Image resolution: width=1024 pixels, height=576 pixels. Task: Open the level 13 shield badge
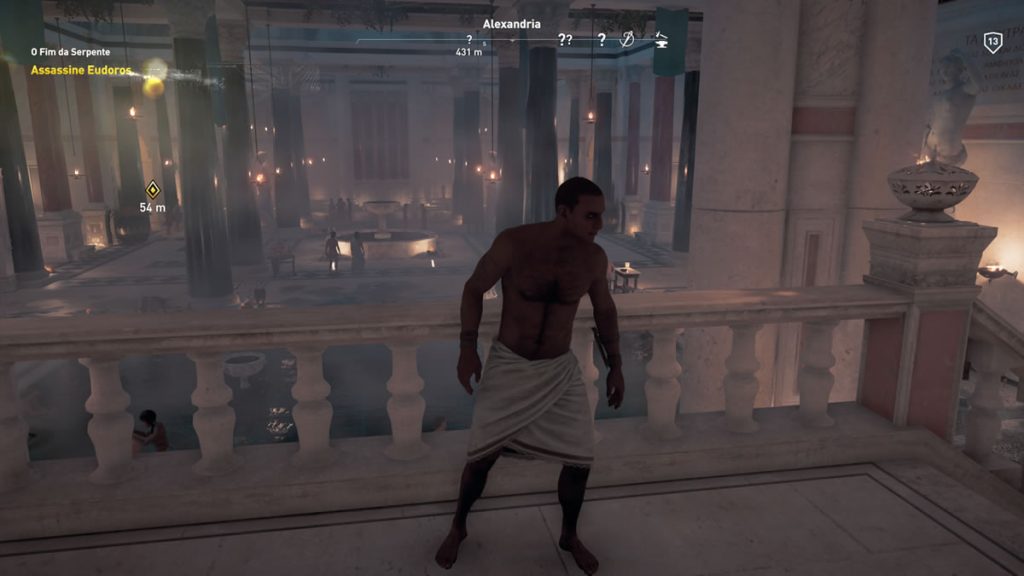992,42
